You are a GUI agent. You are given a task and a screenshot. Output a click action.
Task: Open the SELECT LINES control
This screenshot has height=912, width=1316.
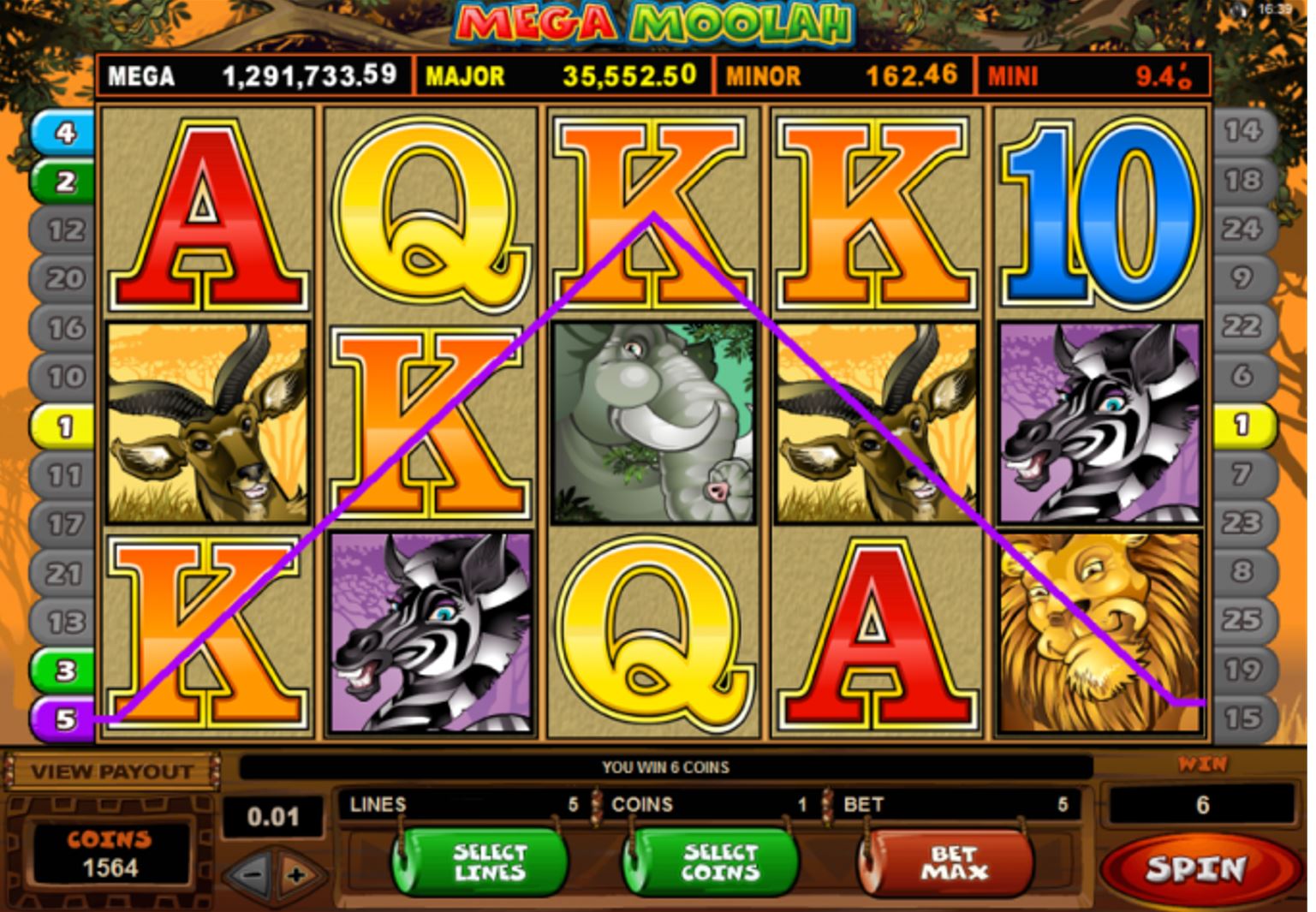482,861
